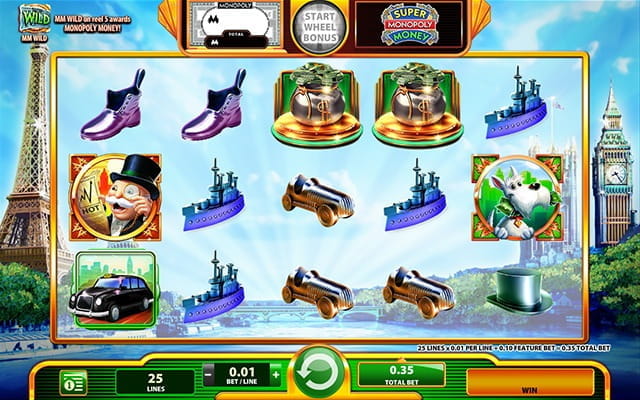
Task: Open the paytable info menu
Action: coord(73,381)
